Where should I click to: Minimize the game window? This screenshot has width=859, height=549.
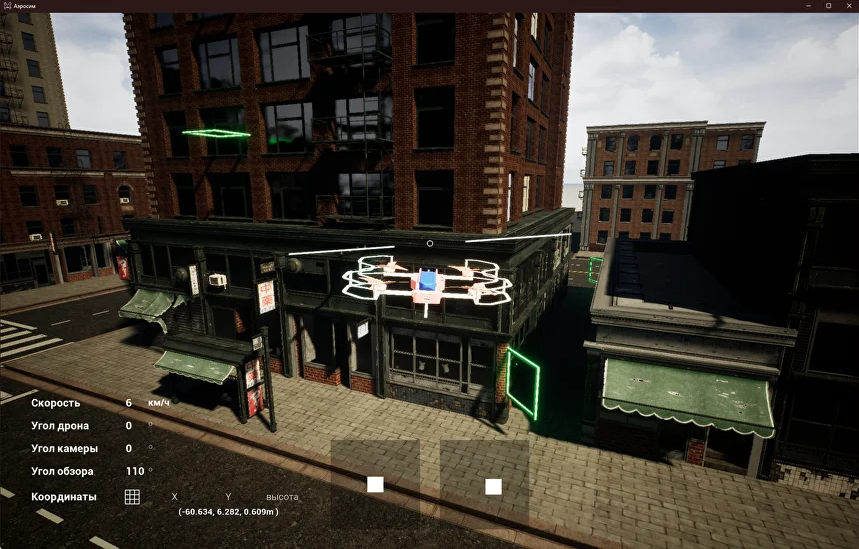[x=808, y=6]
